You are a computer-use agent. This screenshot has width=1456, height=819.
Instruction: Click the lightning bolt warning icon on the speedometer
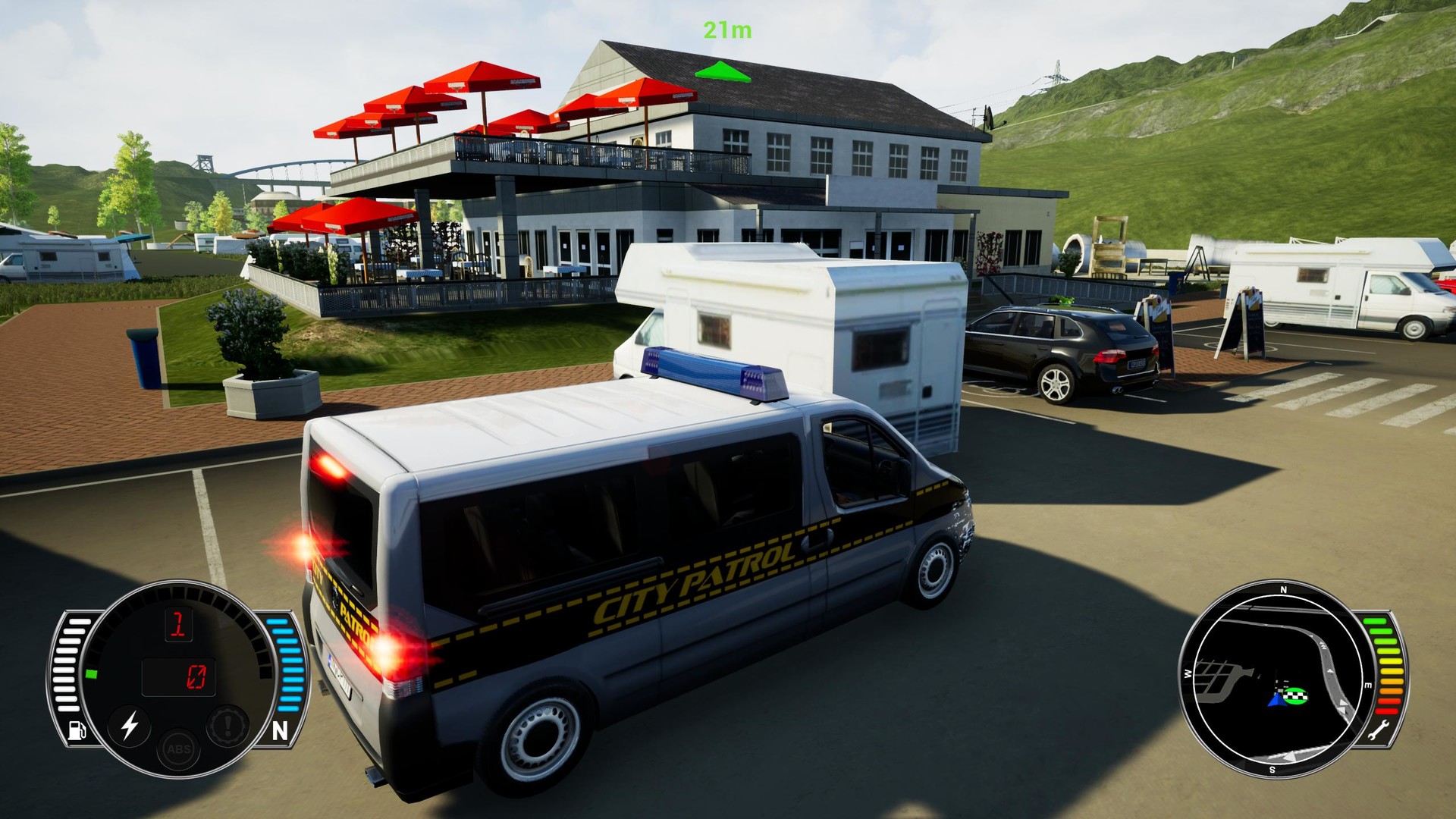click(130, 726)
